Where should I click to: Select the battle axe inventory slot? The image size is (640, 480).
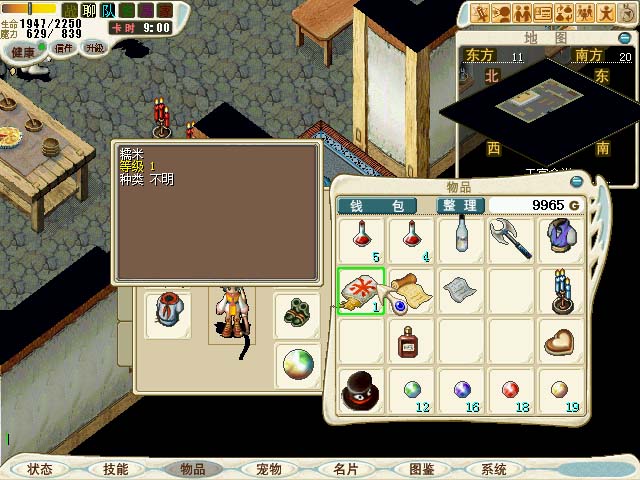510,240
